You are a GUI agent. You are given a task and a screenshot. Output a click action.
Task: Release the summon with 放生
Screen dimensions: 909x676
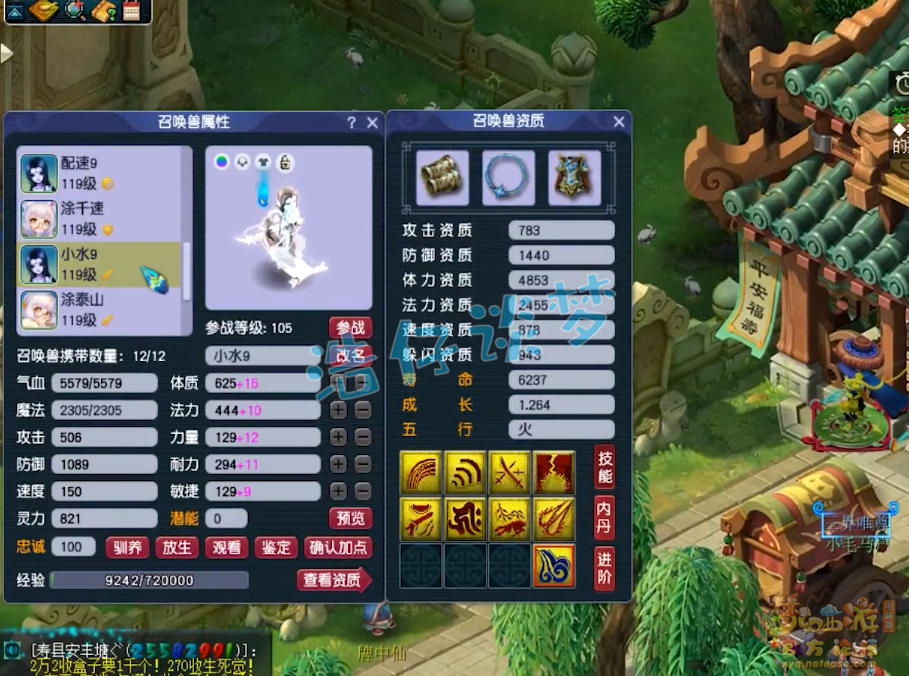(x=176, y=547)
